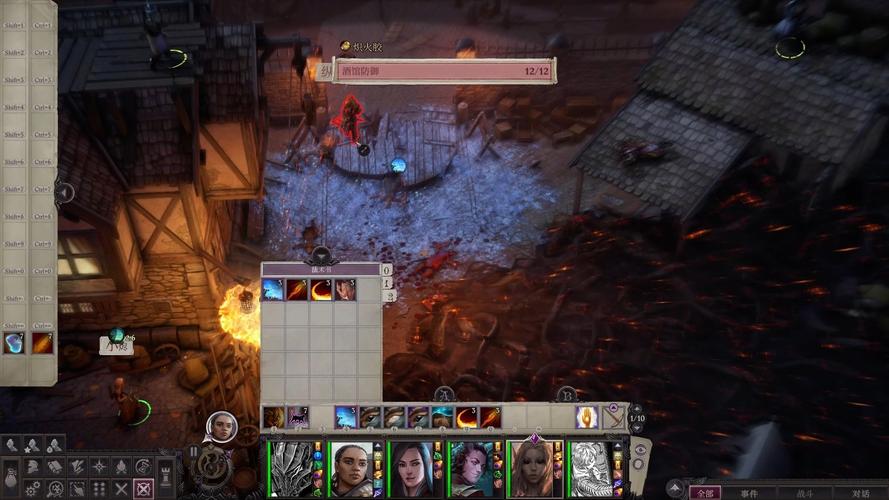This screenshot has width=889, height=500.
Task: Switch to the 全部 log tab
Action: [x=707, y=492]
